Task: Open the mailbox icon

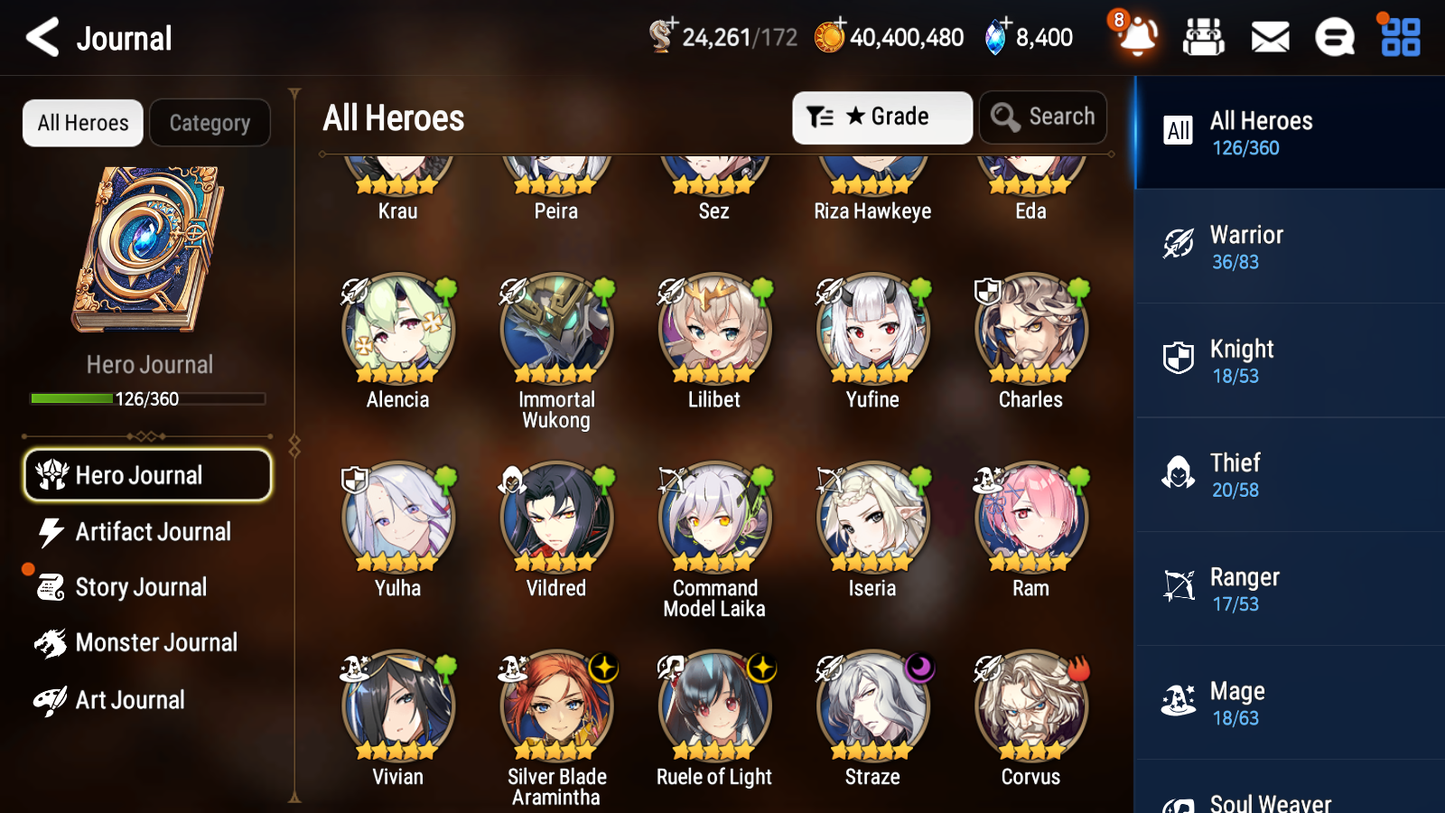Action: [x=1269, y=36]
